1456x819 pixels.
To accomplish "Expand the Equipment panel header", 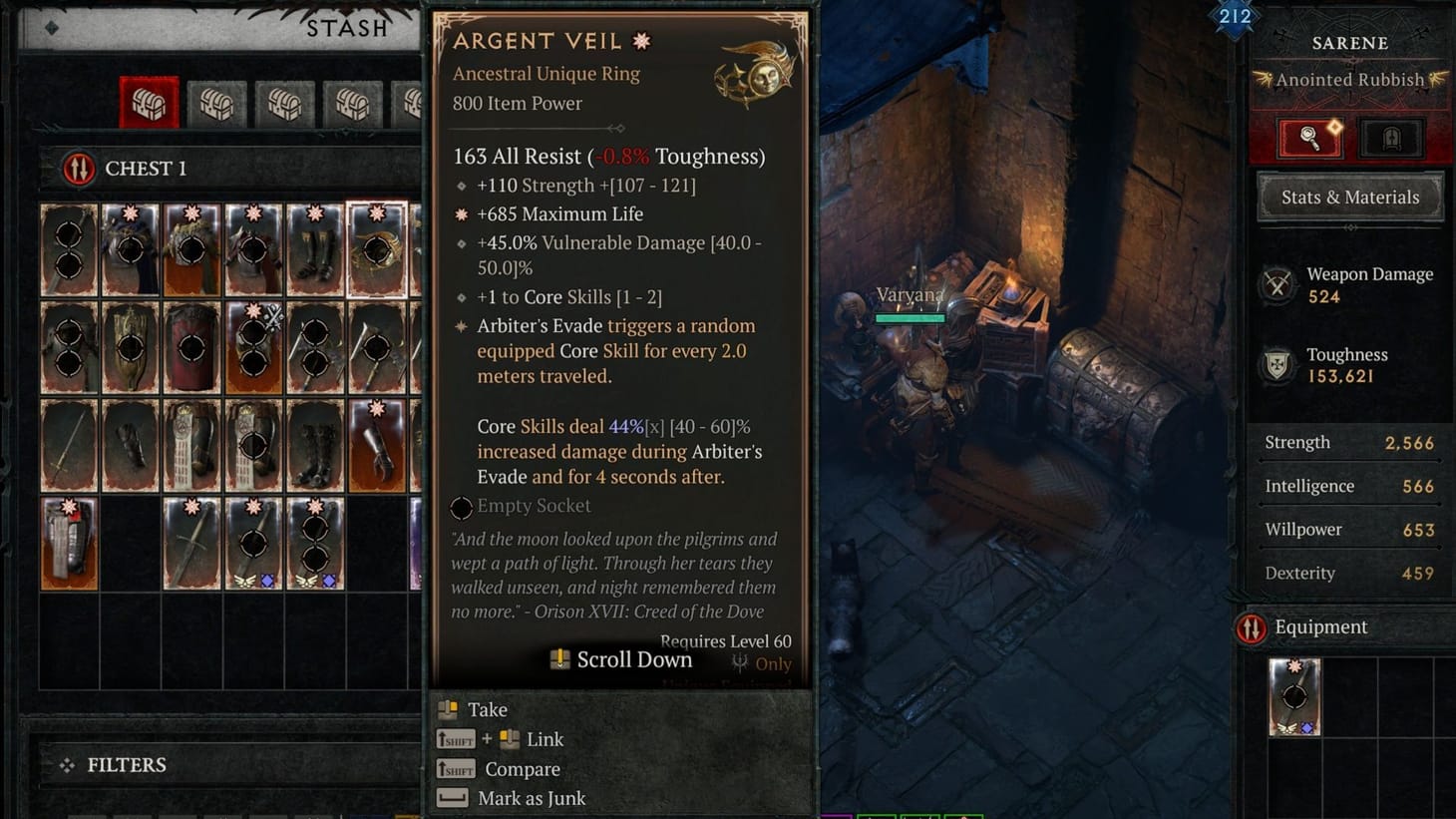I will click(1319, 627).
